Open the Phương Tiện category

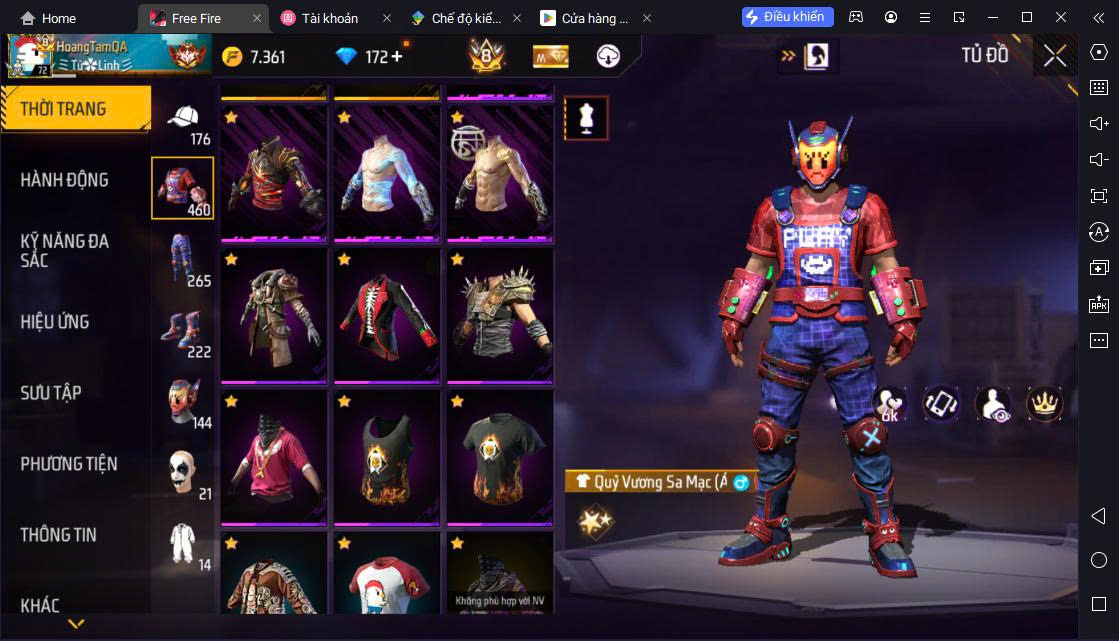click(x=69, y=464)
